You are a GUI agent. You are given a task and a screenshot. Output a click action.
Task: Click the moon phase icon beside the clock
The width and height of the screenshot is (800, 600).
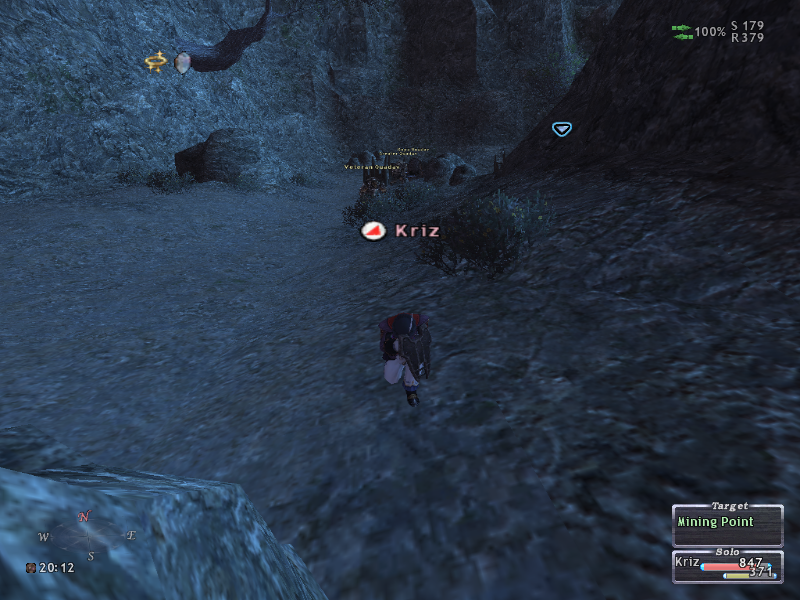point(32,568)
